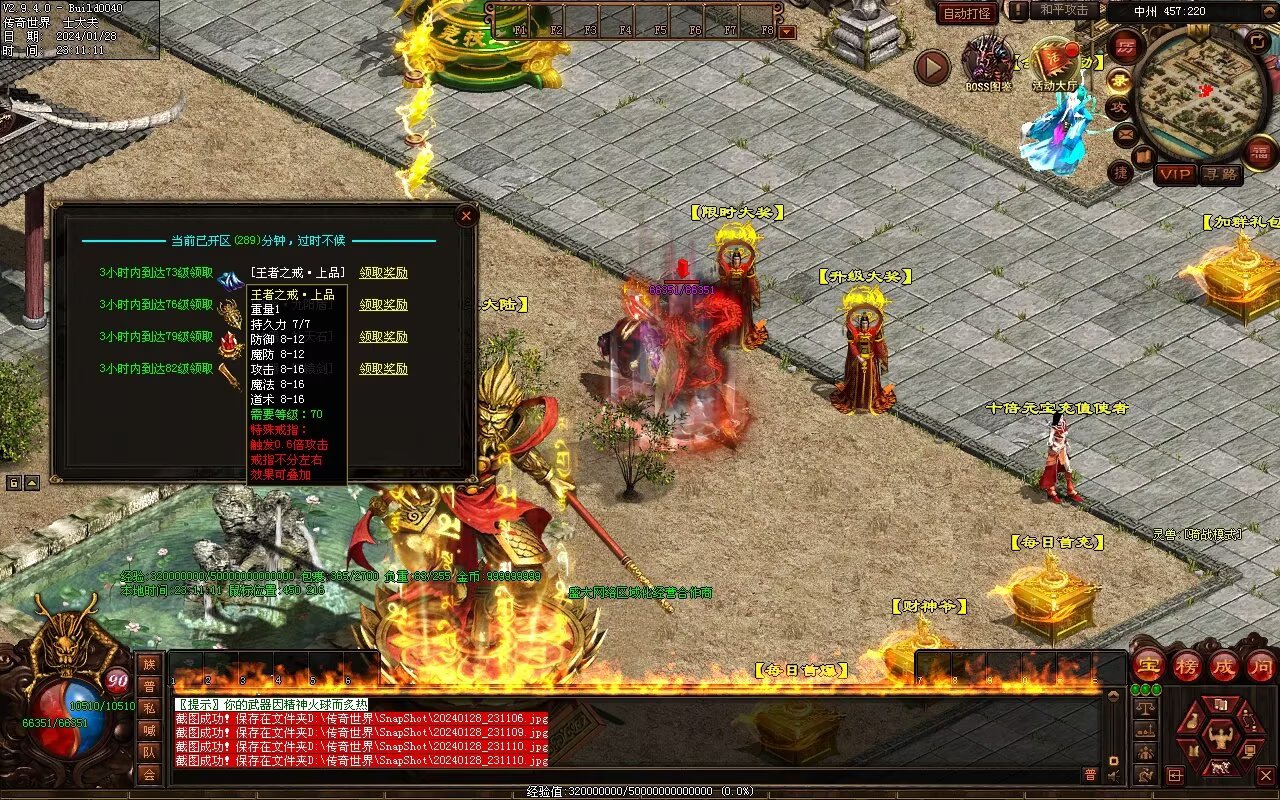Open the 福 welfare button
This screenshot has height=800, width=1280.
(1261, 152)
